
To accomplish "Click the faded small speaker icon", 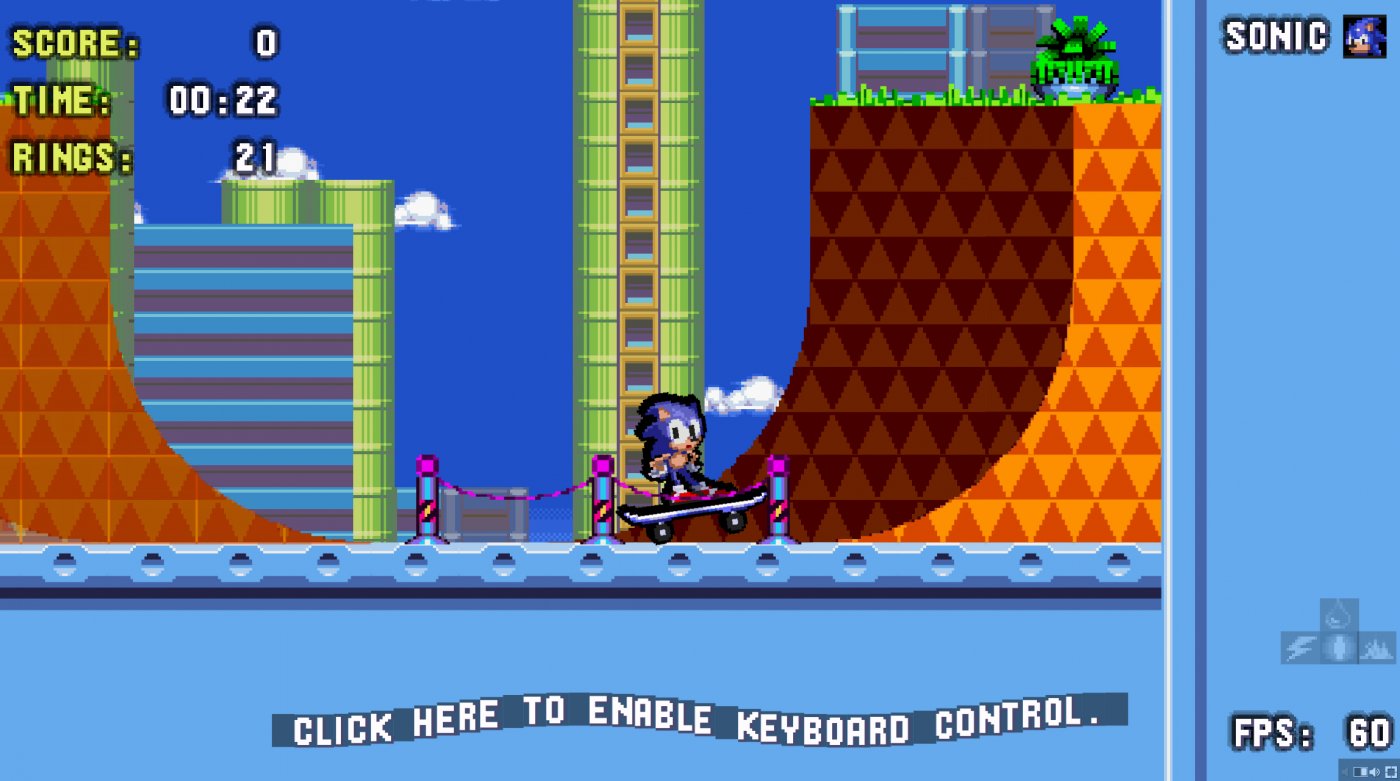I will [x=1344, y=771].
